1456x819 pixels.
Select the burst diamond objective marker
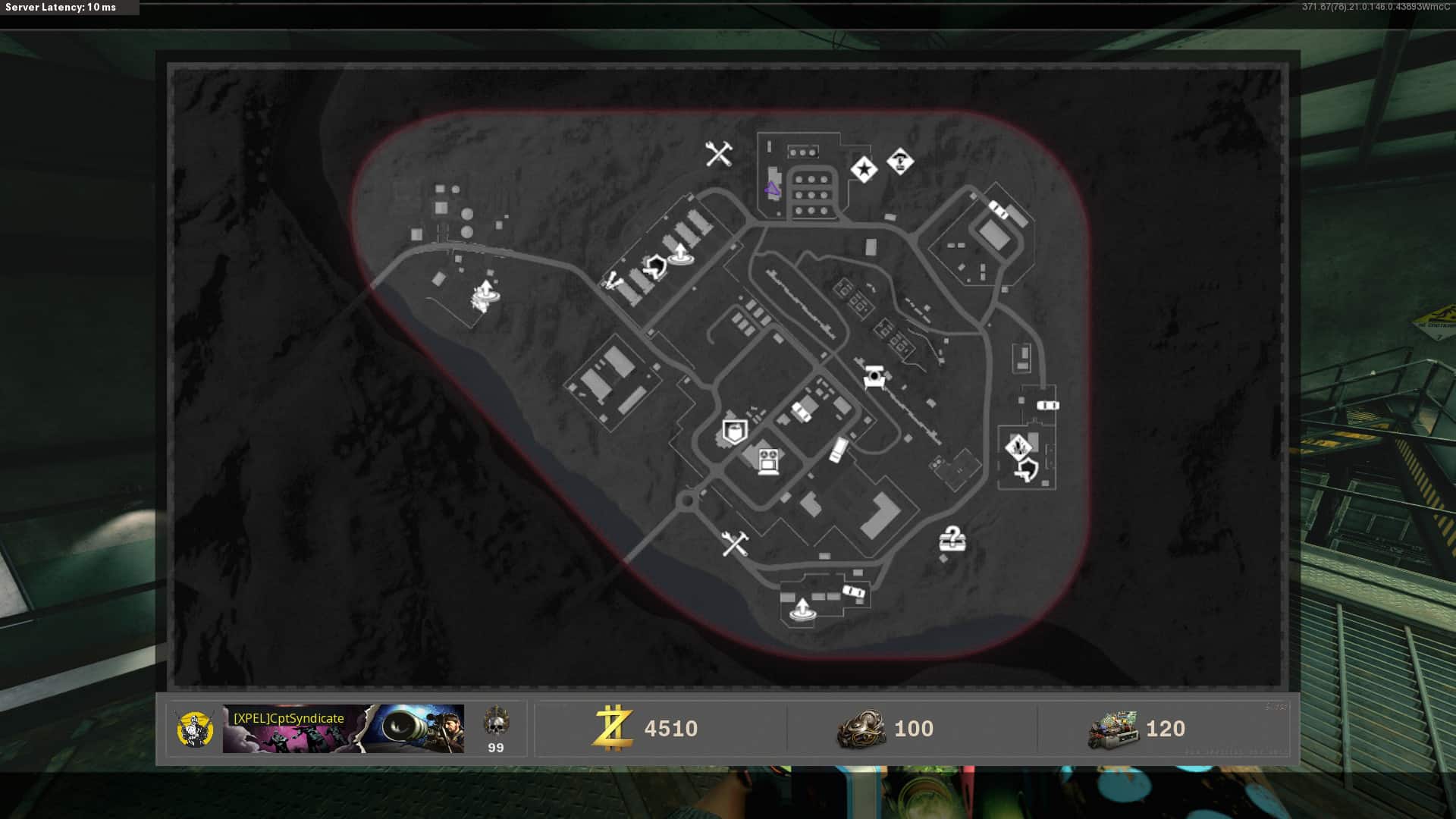click(x=1018, y=447)
